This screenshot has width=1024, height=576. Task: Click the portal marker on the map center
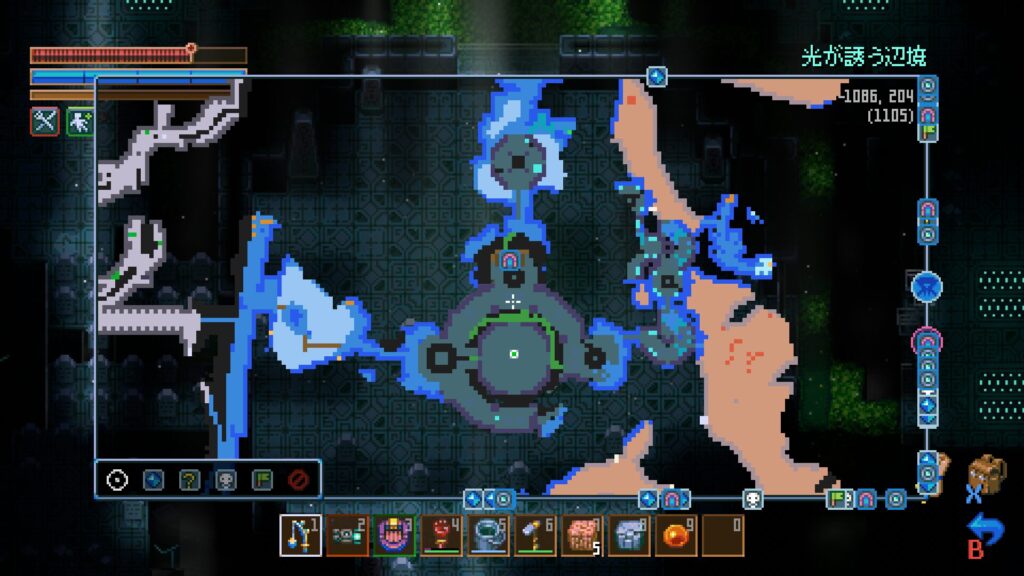click(x=511, y=262)
